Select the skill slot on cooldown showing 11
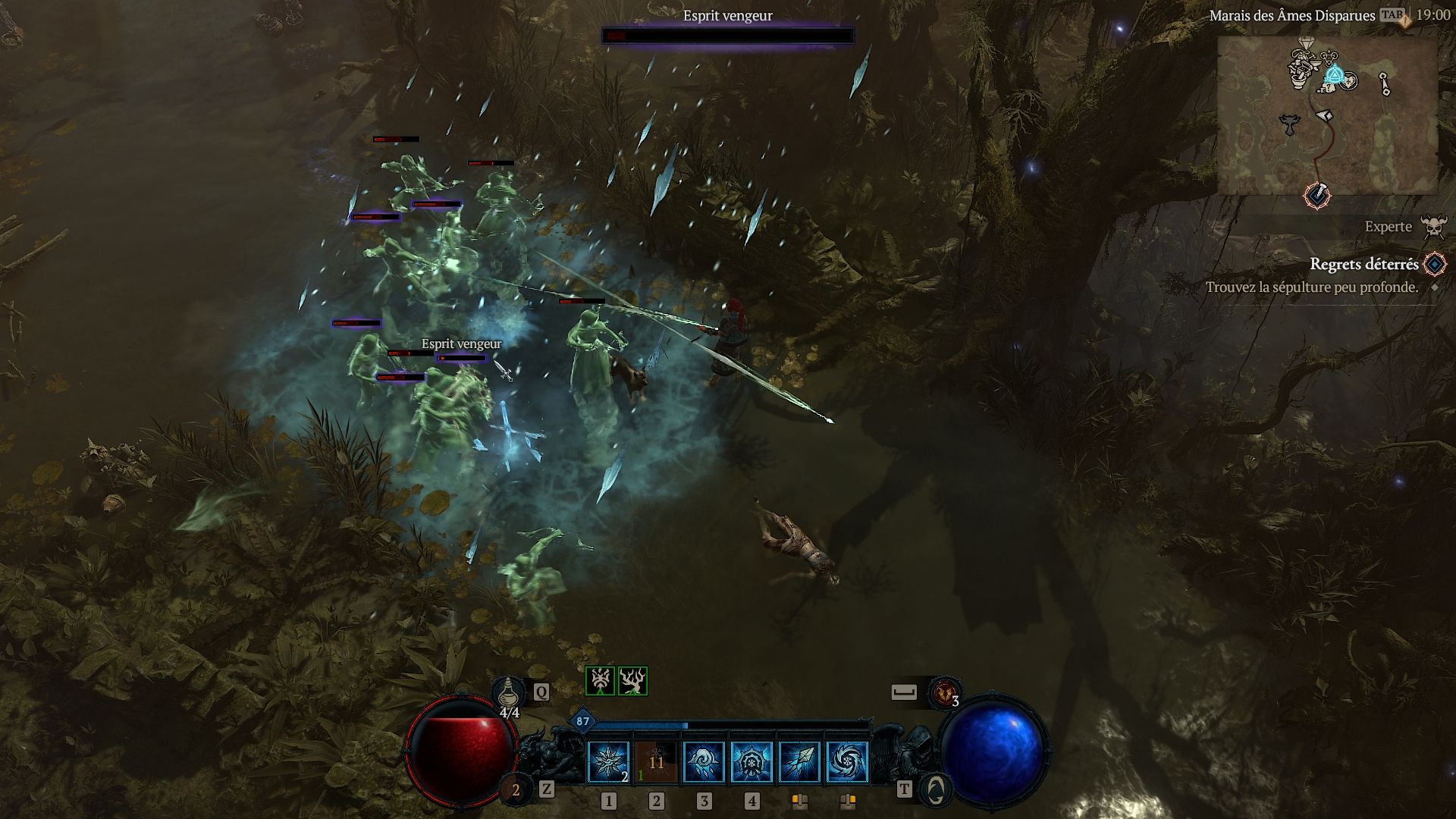 click(x=656, y=761)
